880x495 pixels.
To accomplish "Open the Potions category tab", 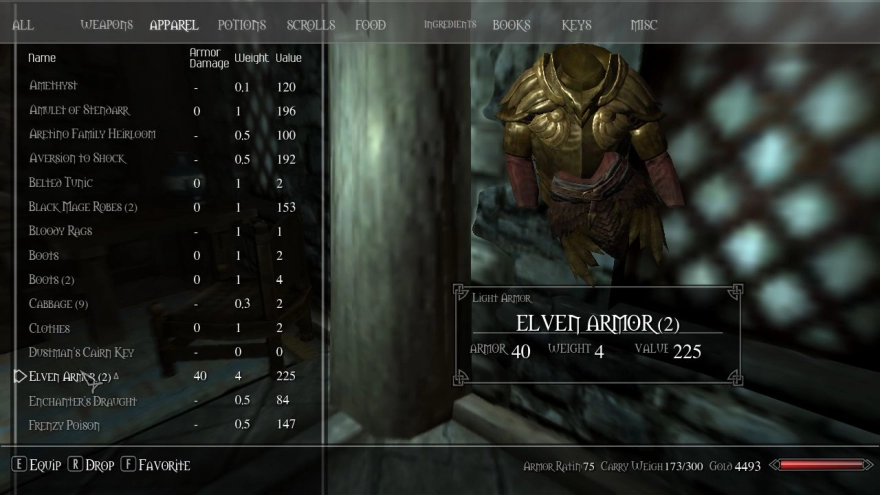I will 242,25.
